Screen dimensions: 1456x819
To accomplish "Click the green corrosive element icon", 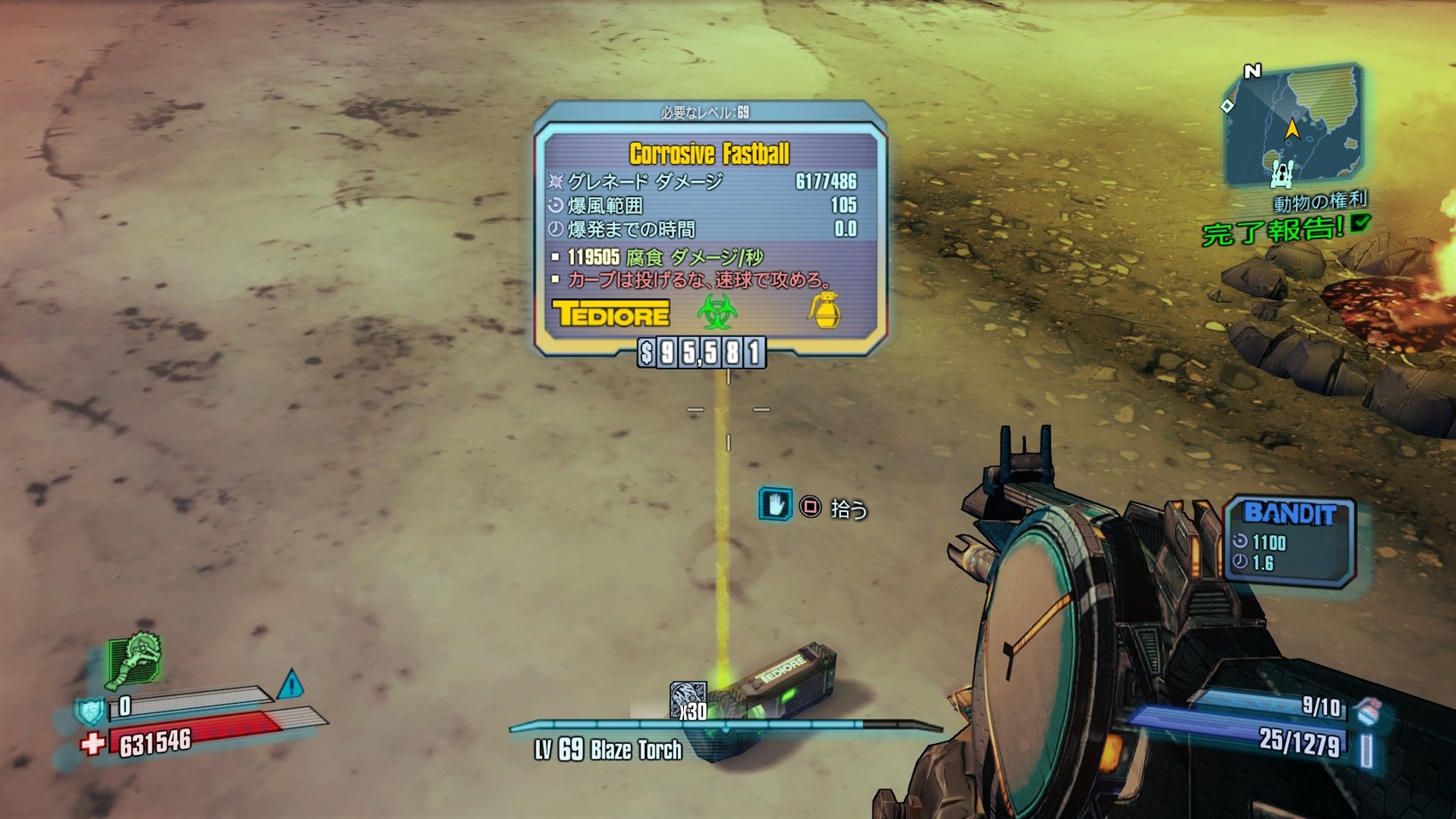I will (x=716, y=312).
